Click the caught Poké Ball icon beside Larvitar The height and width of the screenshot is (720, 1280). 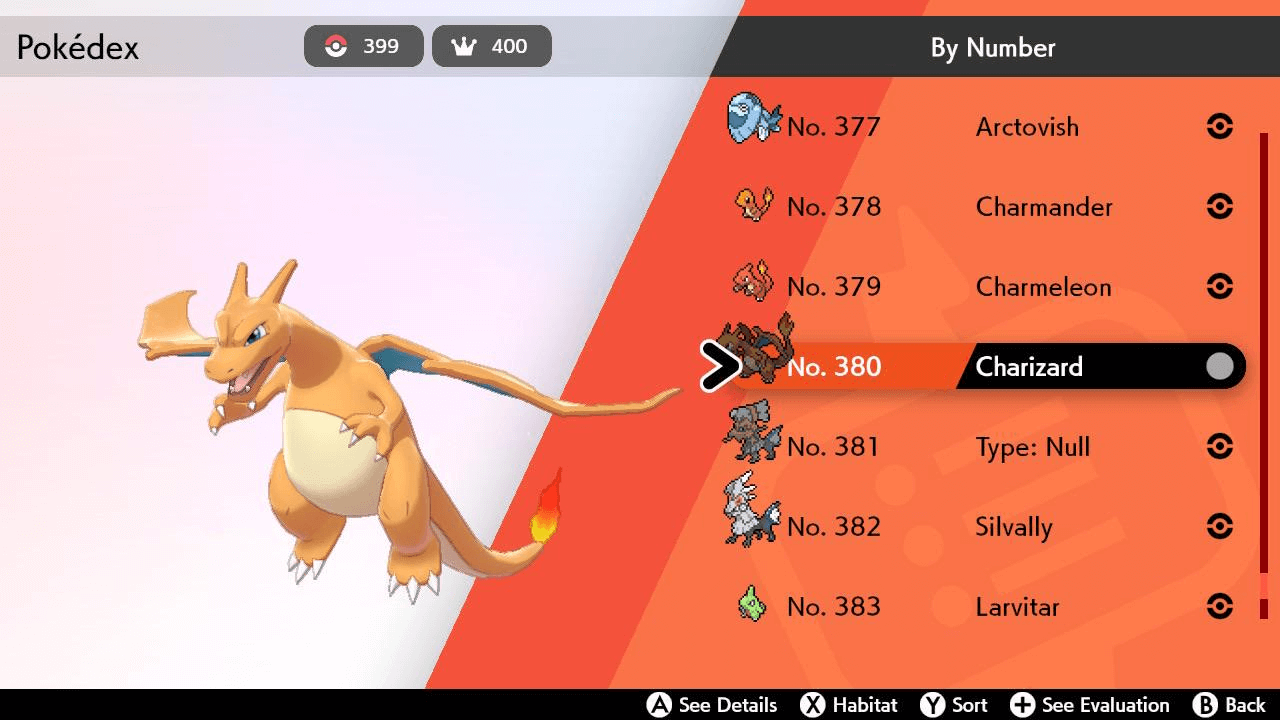(1220, 606)
